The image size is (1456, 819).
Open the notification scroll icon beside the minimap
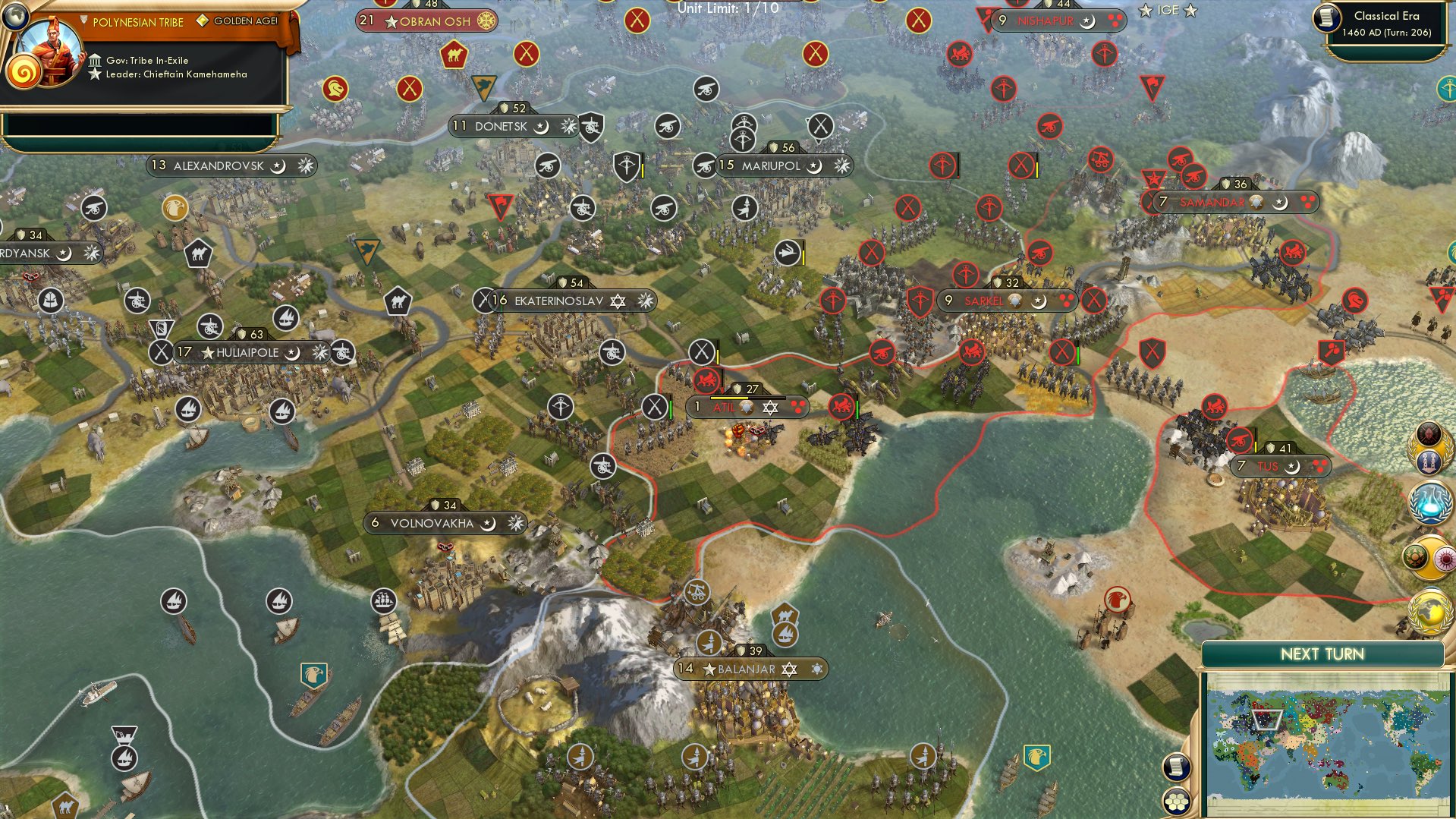click(x=1175, y=767)
